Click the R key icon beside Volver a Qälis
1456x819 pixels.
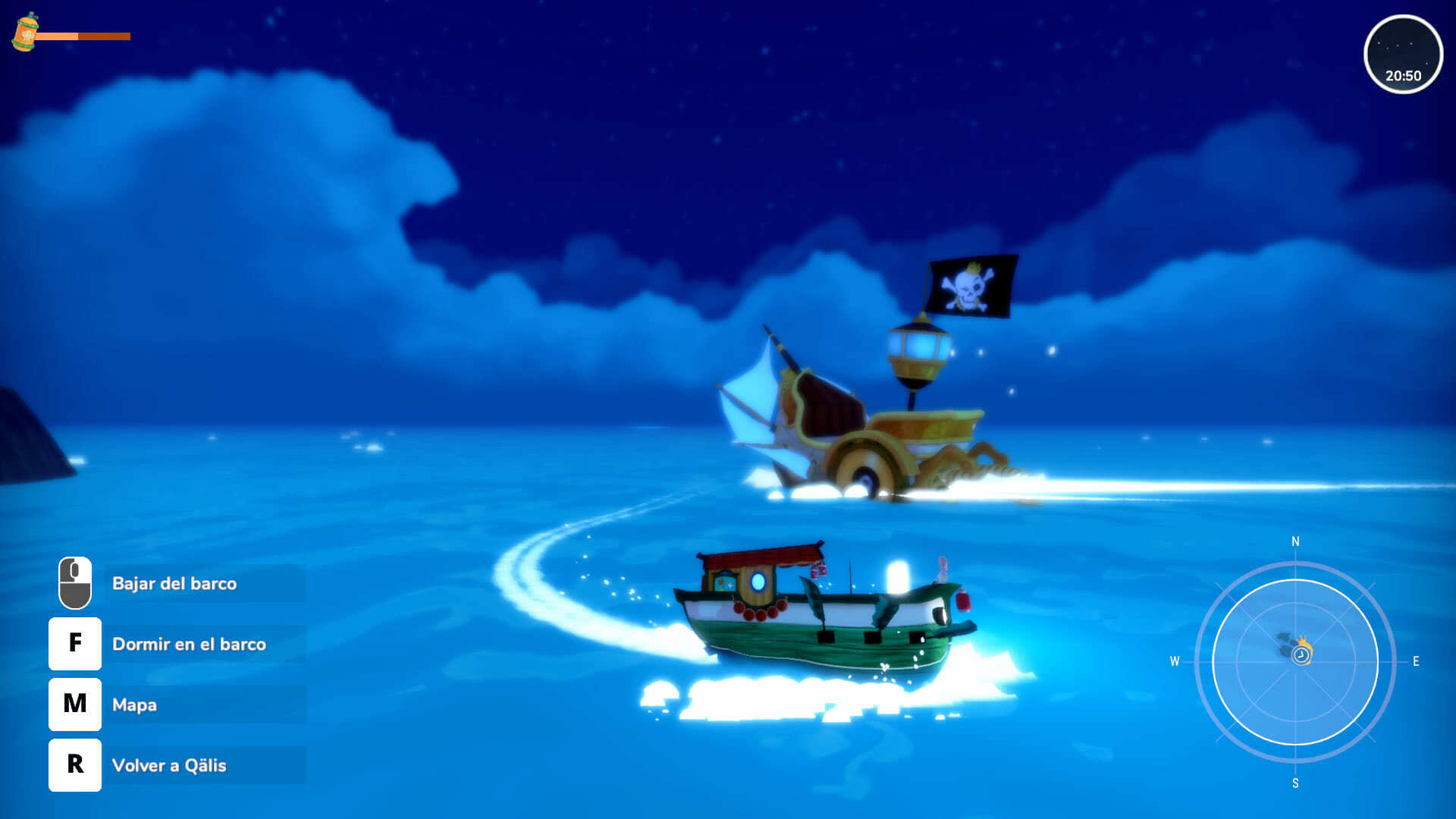74,765
